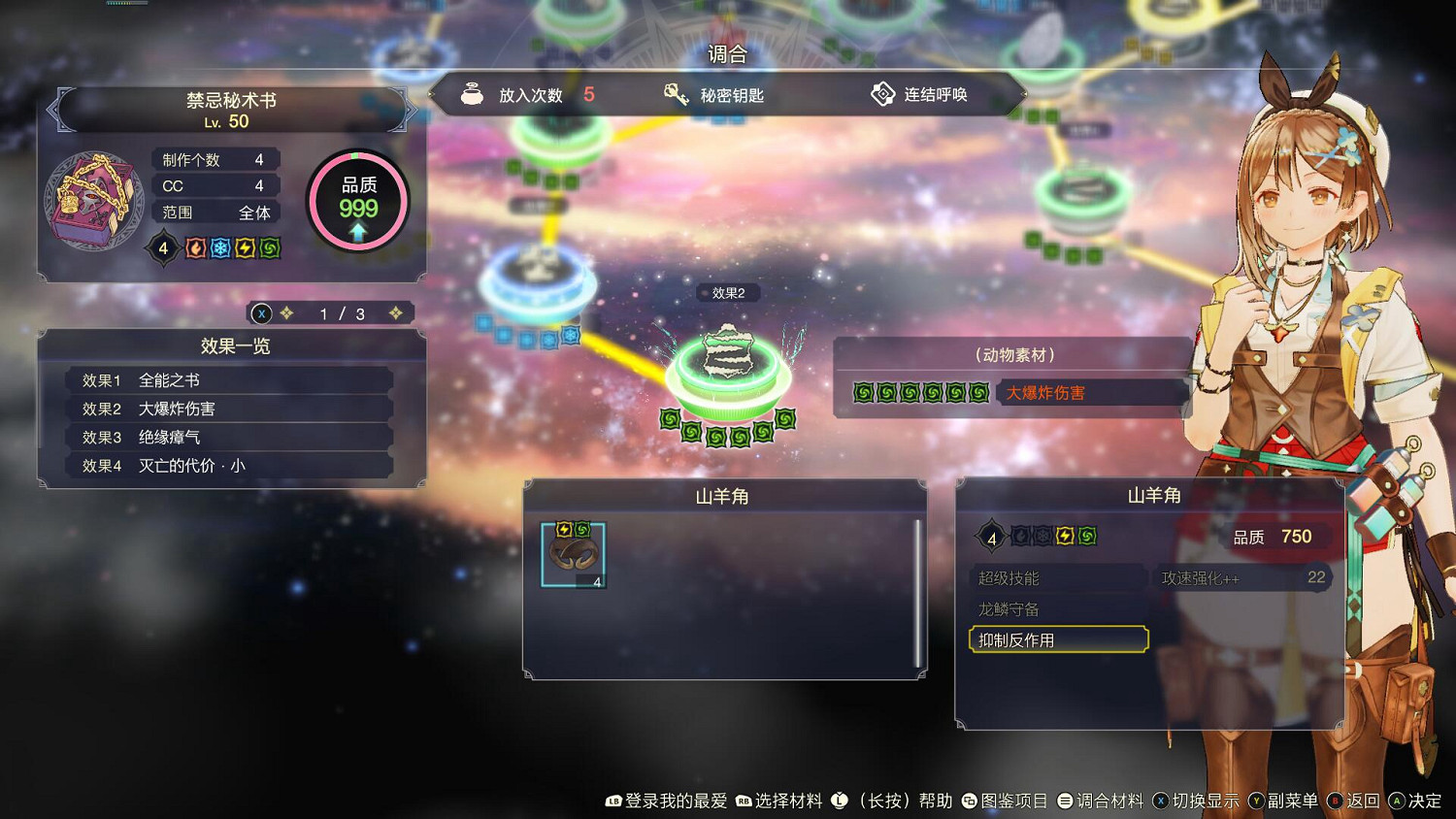Select the lightning element icon on 山羊角 panel
Screen dimensions: 1456x819
click(1066, 535)
